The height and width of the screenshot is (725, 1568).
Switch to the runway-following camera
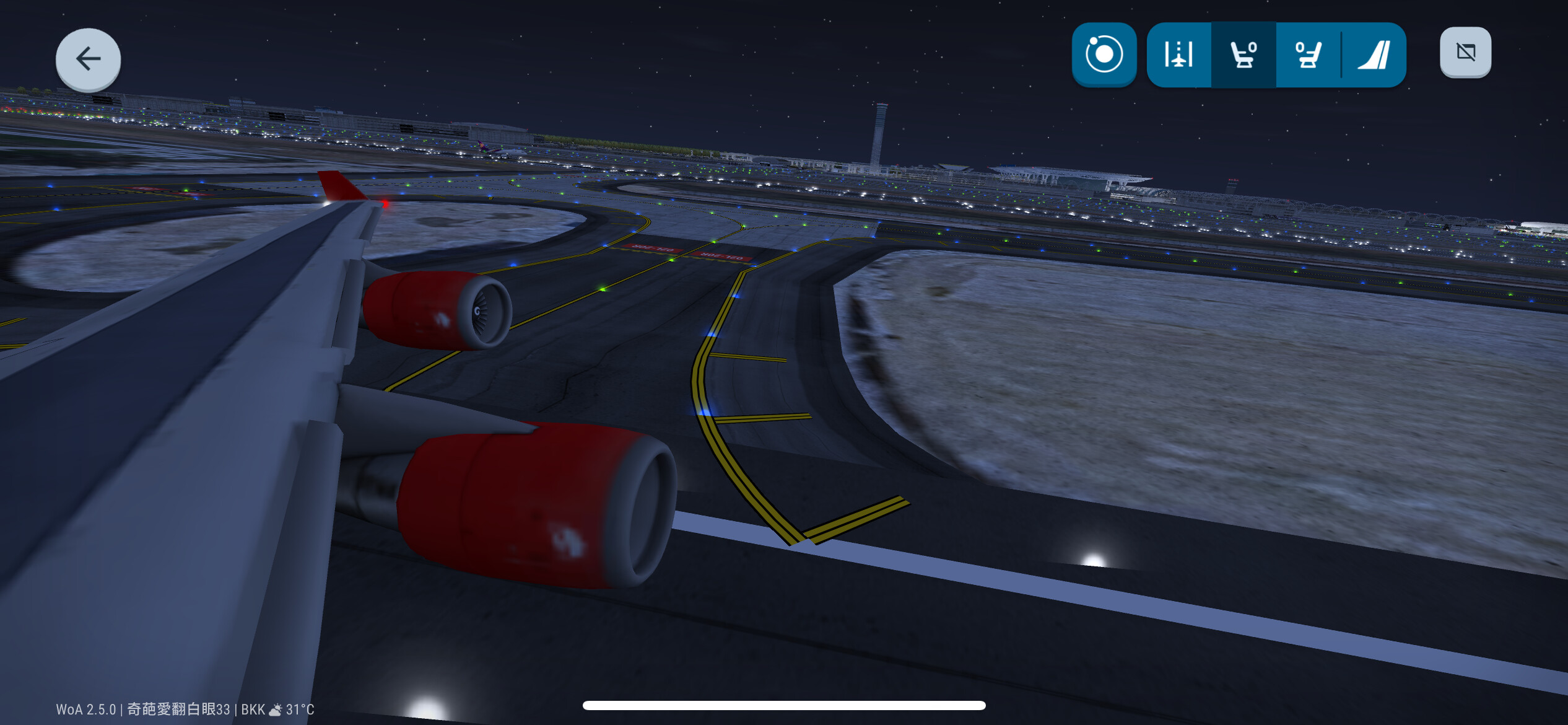1178,55
